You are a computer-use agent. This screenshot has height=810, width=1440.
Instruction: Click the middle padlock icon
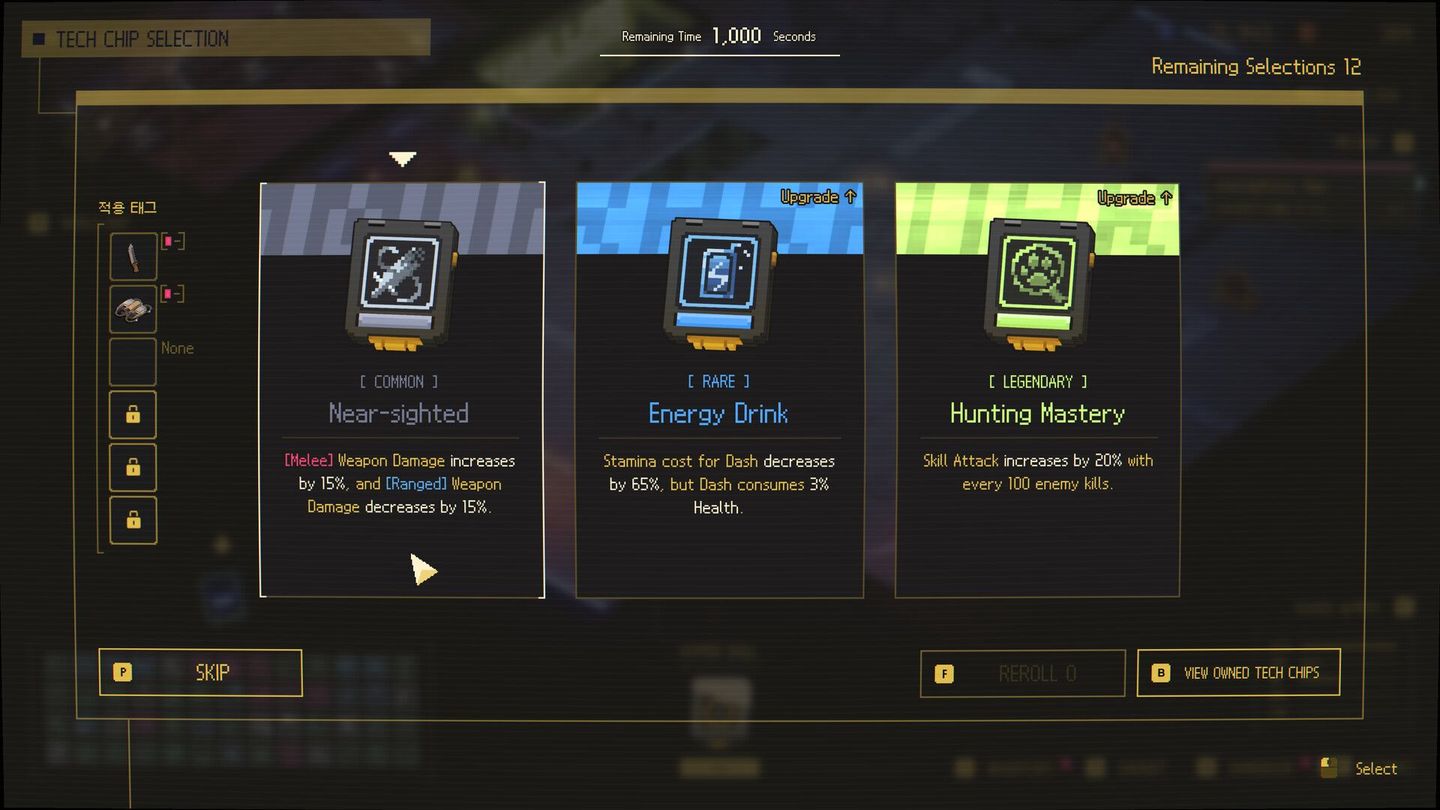click(x=133, y=467)
